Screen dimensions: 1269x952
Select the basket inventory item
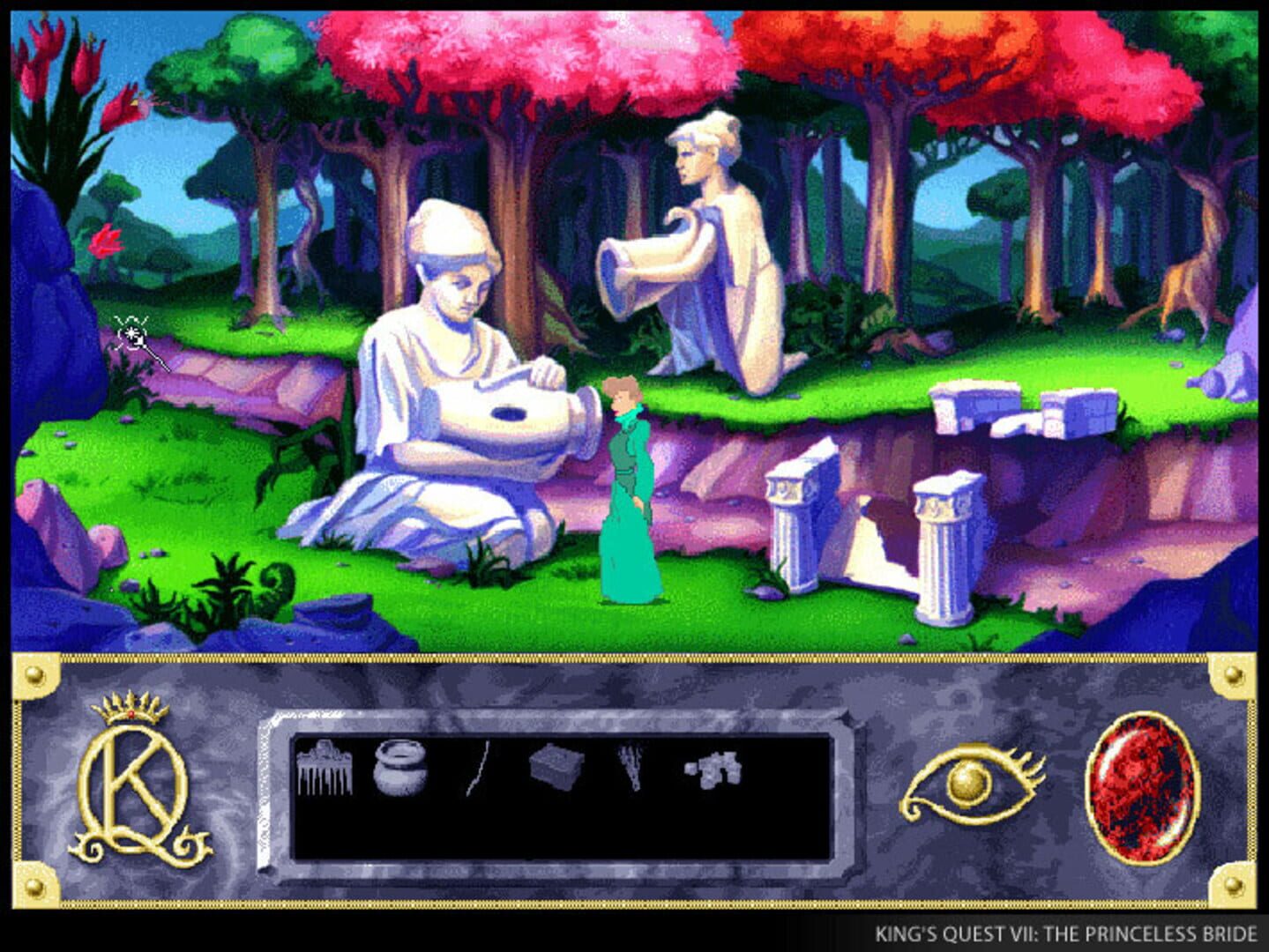pos(555,767)
